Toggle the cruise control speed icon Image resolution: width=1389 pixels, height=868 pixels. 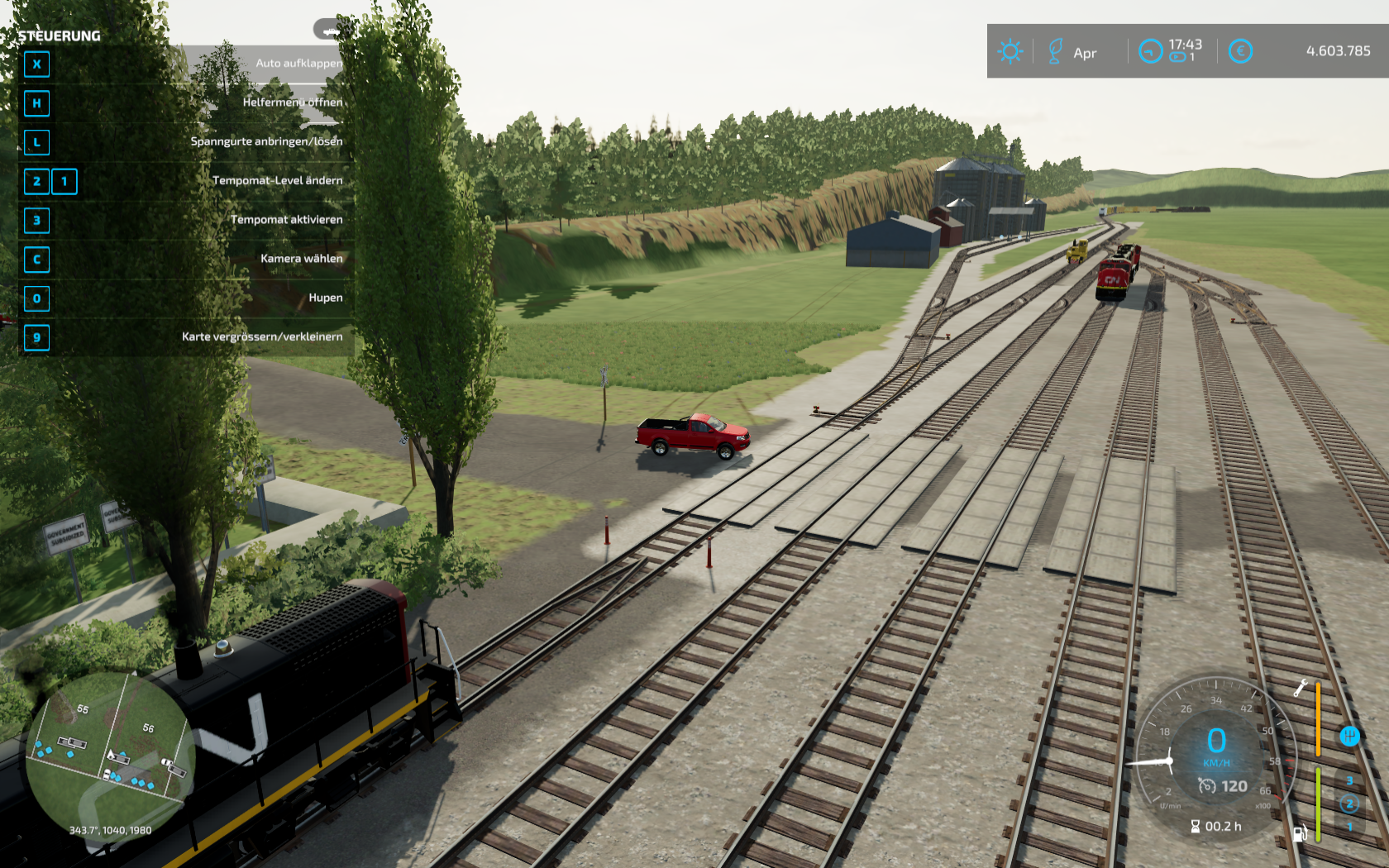(1206, 786)
